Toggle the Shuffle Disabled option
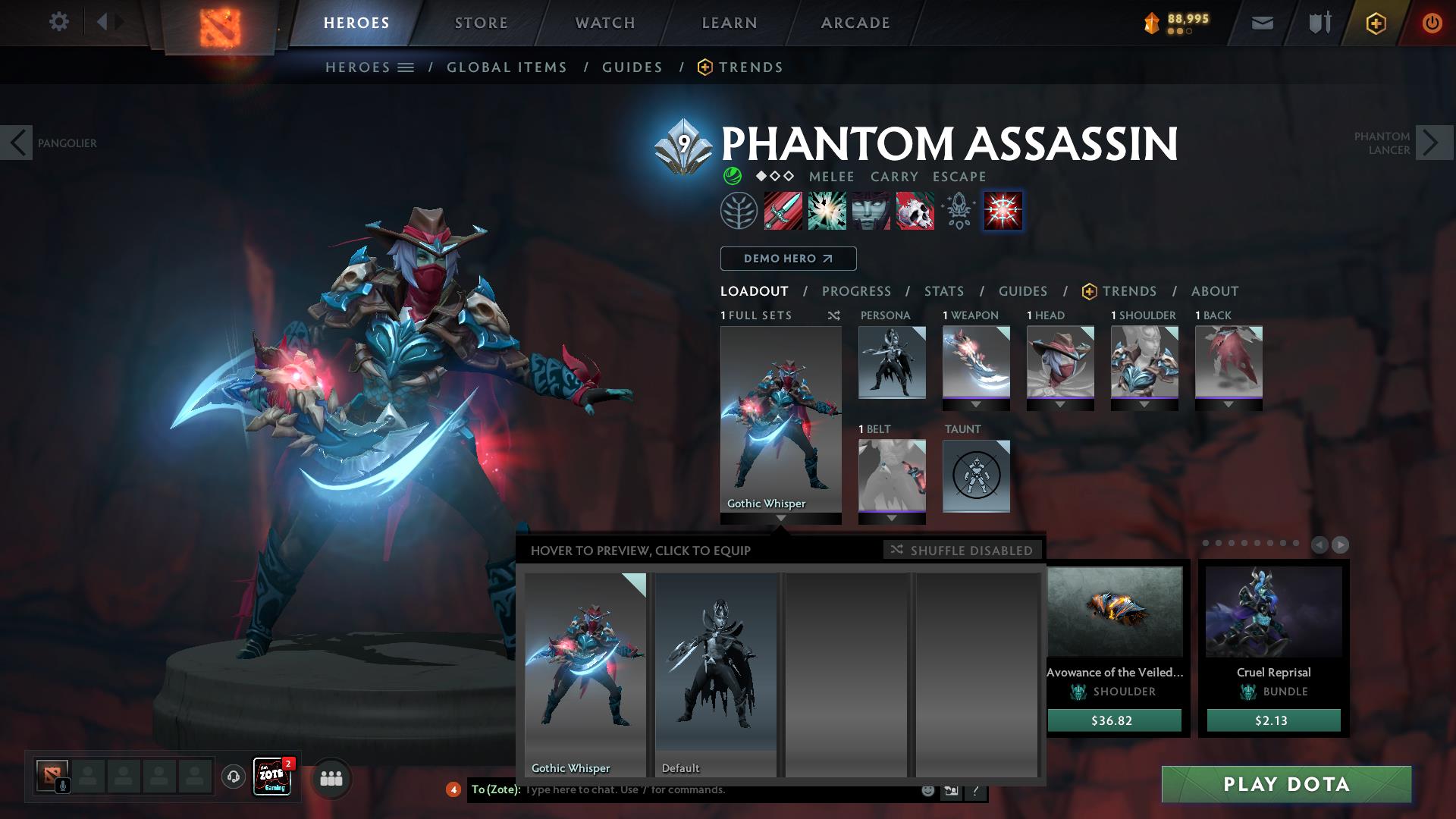The height and width of the screenshot is (819, 1456). coord(962,551)
